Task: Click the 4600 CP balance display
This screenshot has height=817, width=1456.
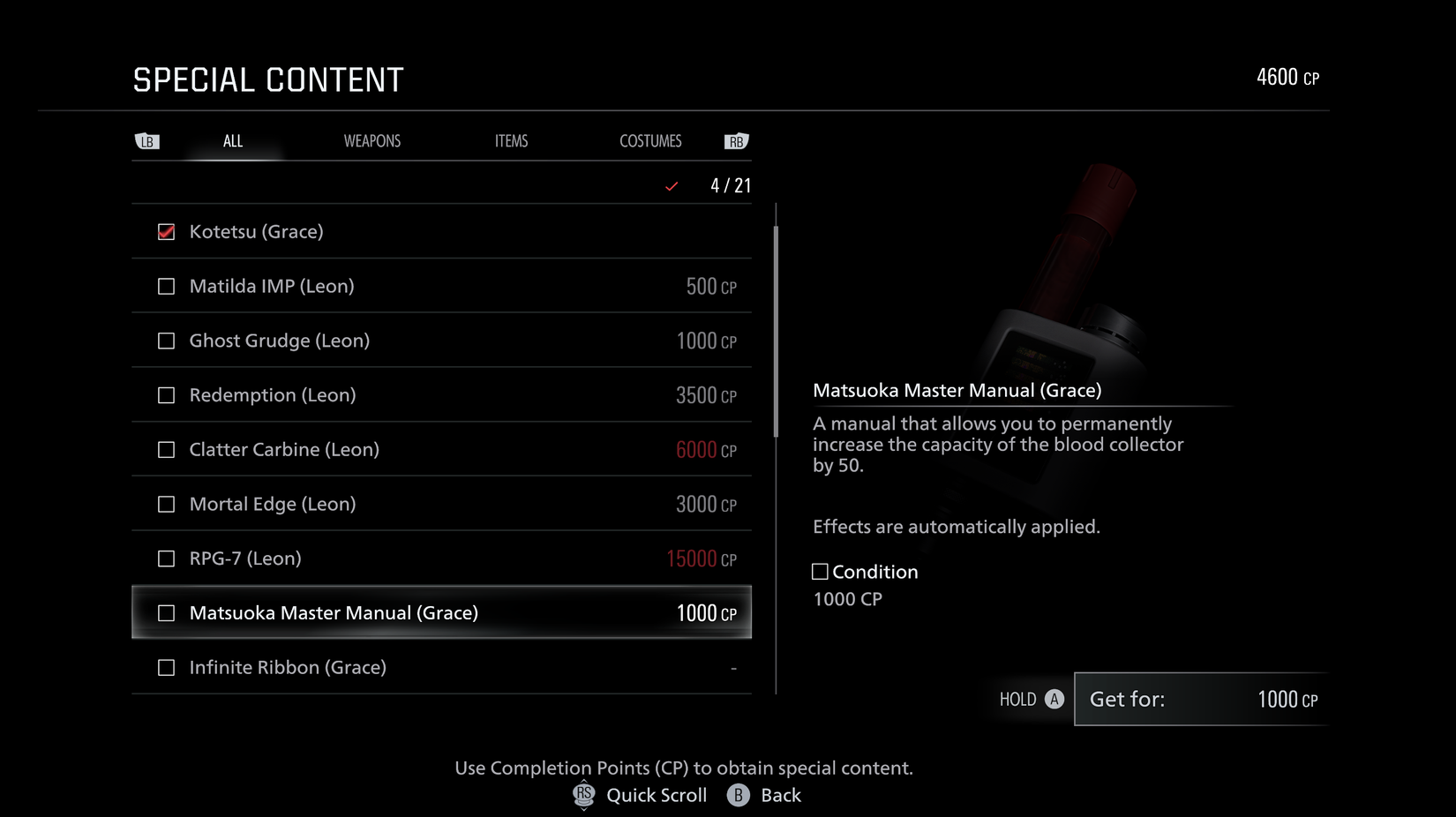Action: pyautogui.click(x=1287, y=77)
